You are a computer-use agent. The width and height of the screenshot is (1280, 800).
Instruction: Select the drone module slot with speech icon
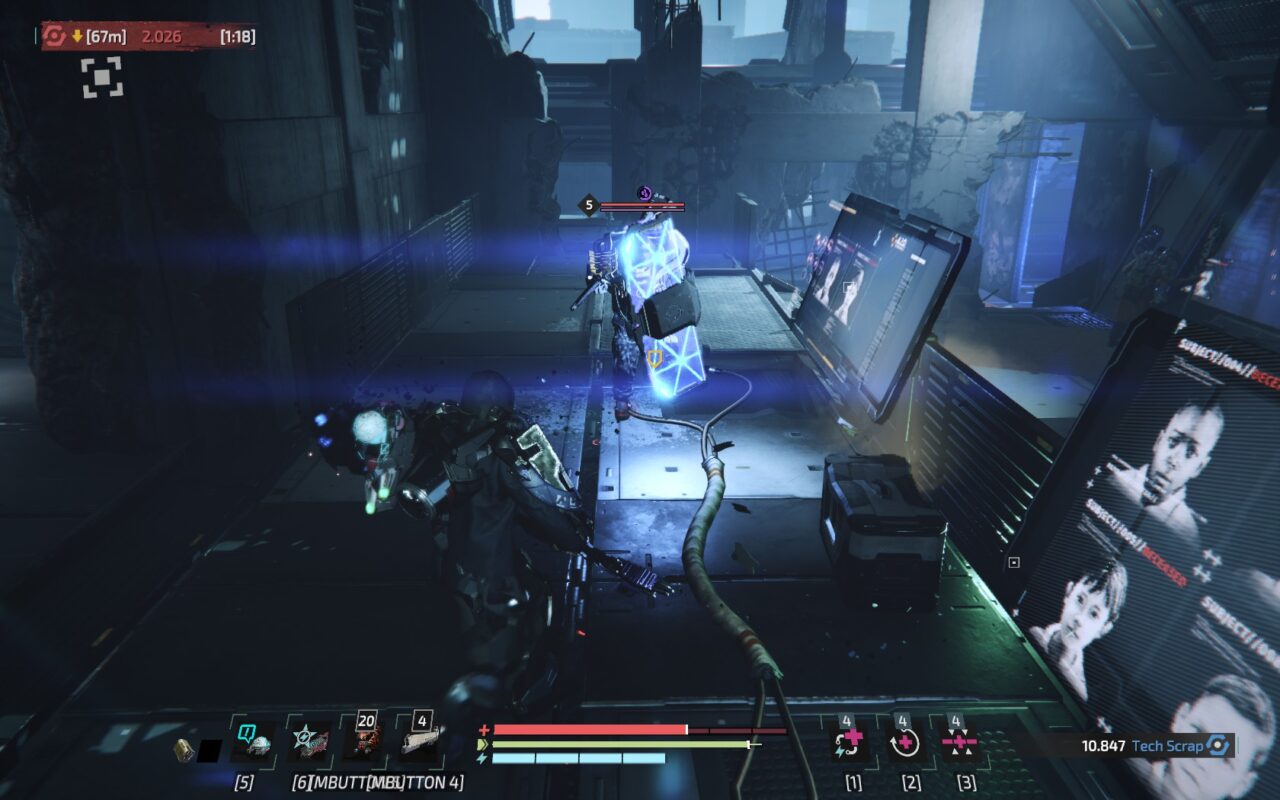[251, 742]
